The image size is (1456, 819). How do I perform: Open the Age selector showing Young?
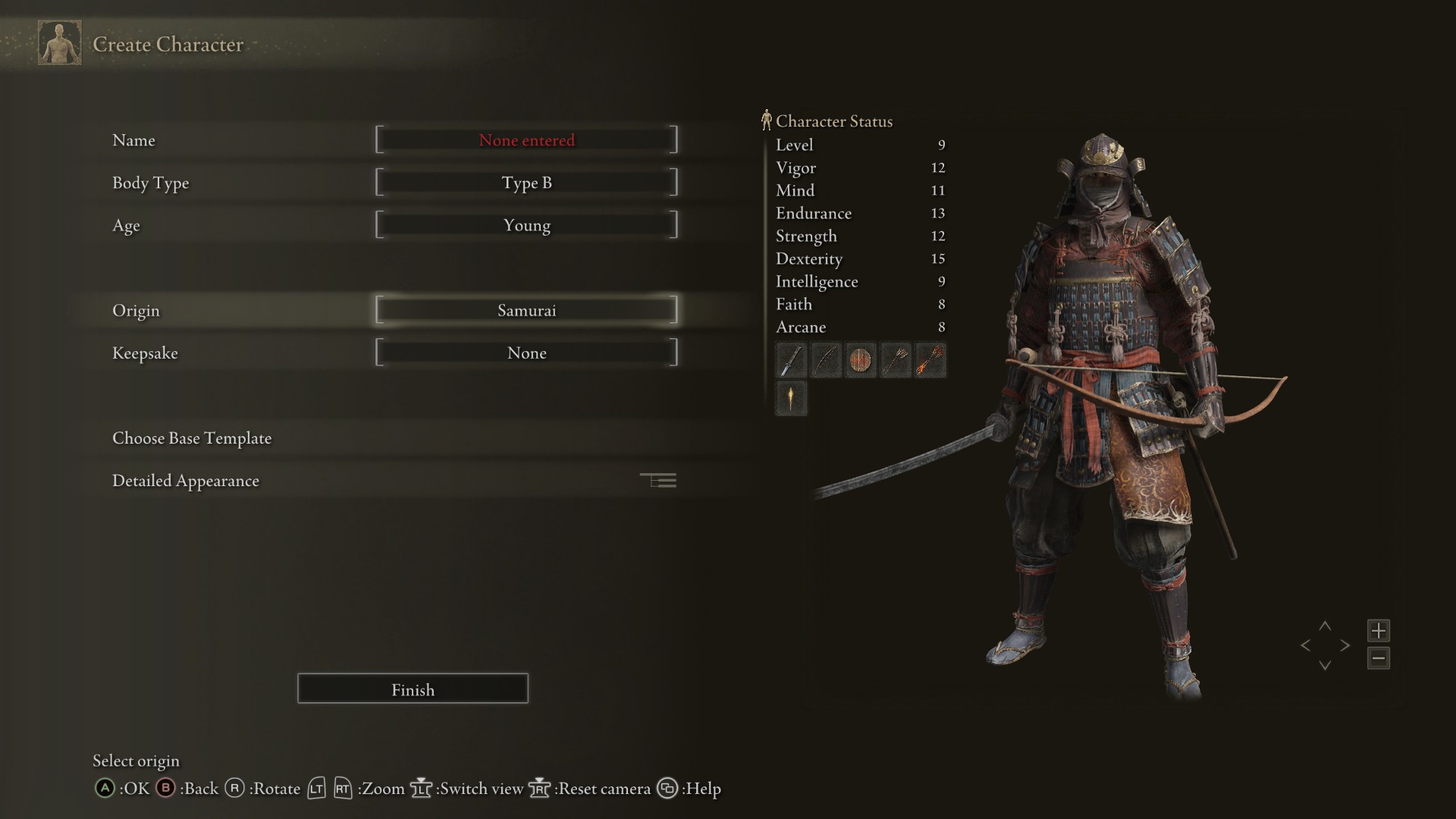[526, 225]
